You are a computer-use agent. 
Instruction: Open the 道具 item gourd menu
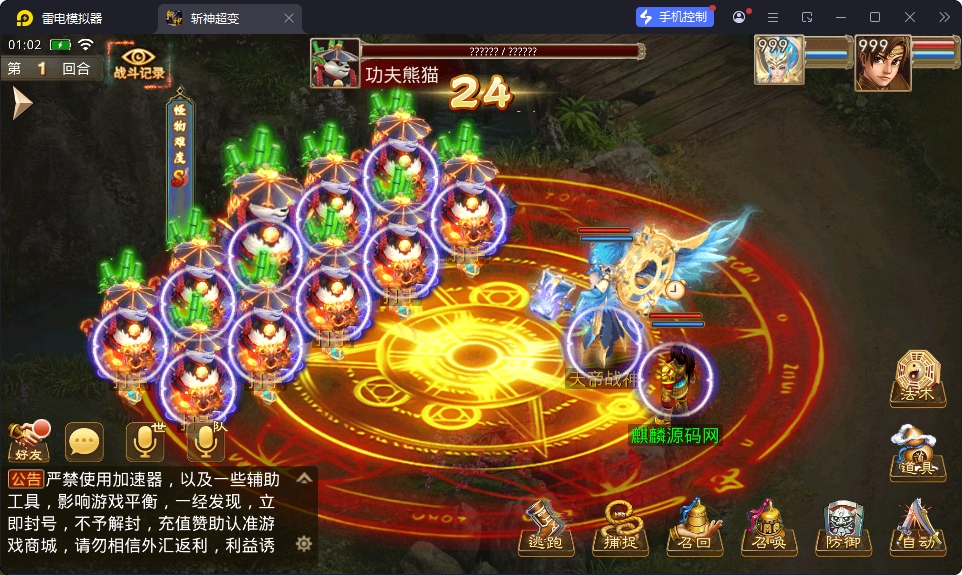pyautogui.click(x=916, y=452)
